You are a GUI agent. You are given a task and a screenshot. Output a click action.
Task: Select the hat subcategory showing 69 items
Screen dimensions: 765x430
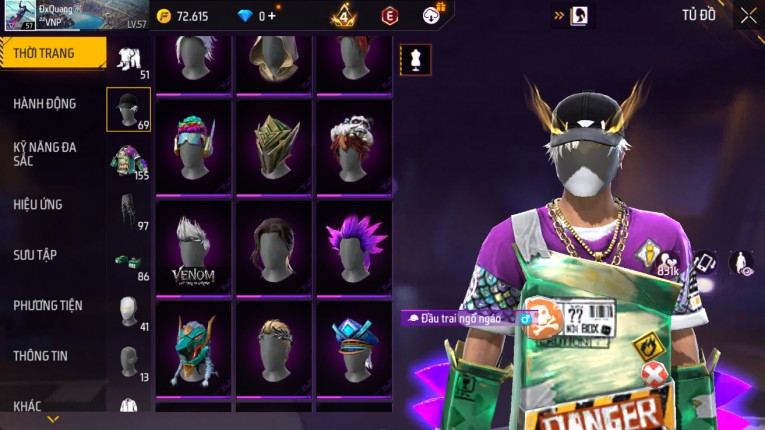pyautogui.click(x=128, y=109)
